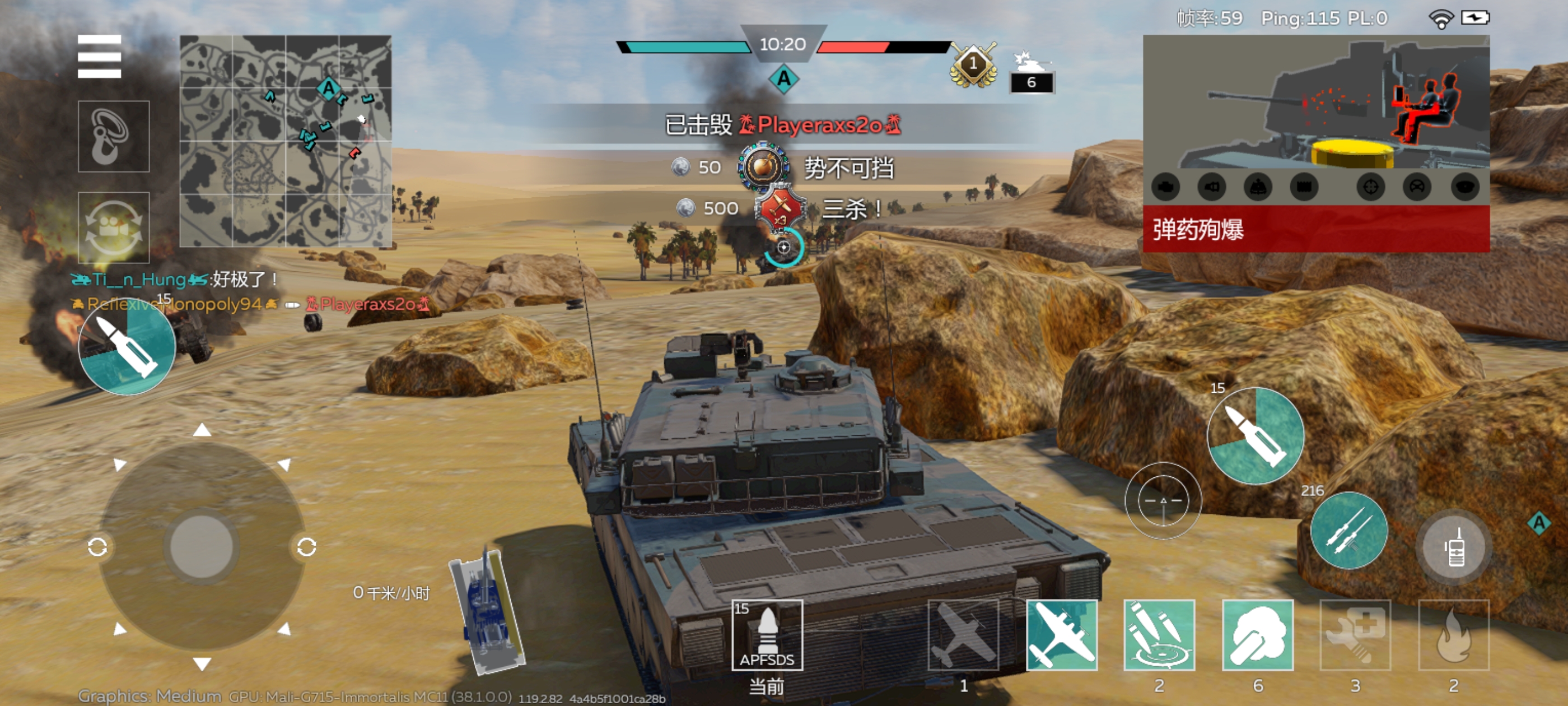Launch the artillery barrage ability
Viewport: 1568px width, 706px height.
(1159, 635)
